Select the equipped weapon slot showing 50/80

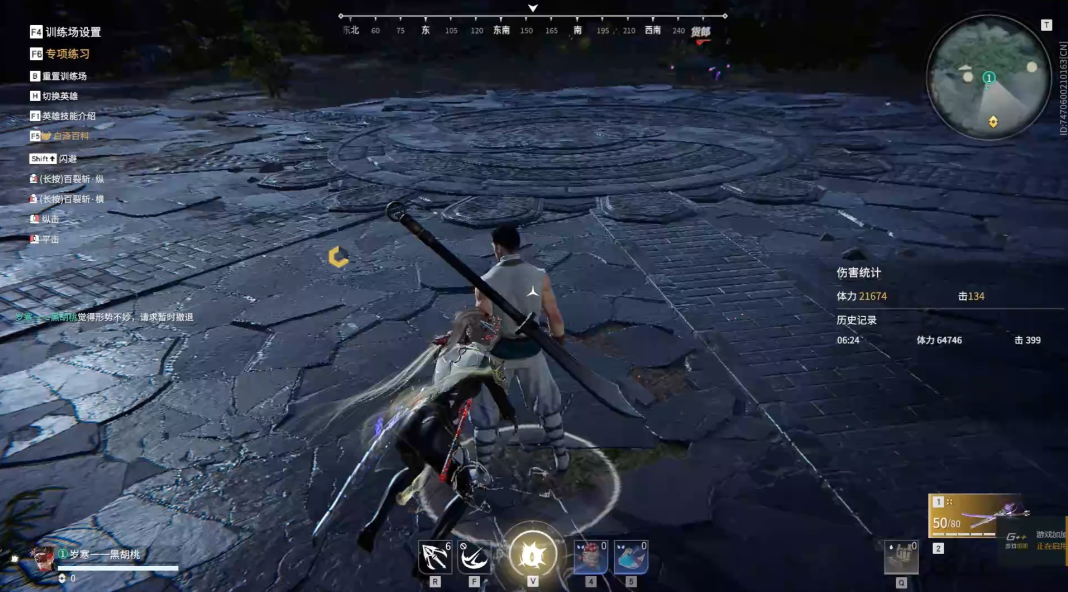pyautogui.click(x=975, y=516)
